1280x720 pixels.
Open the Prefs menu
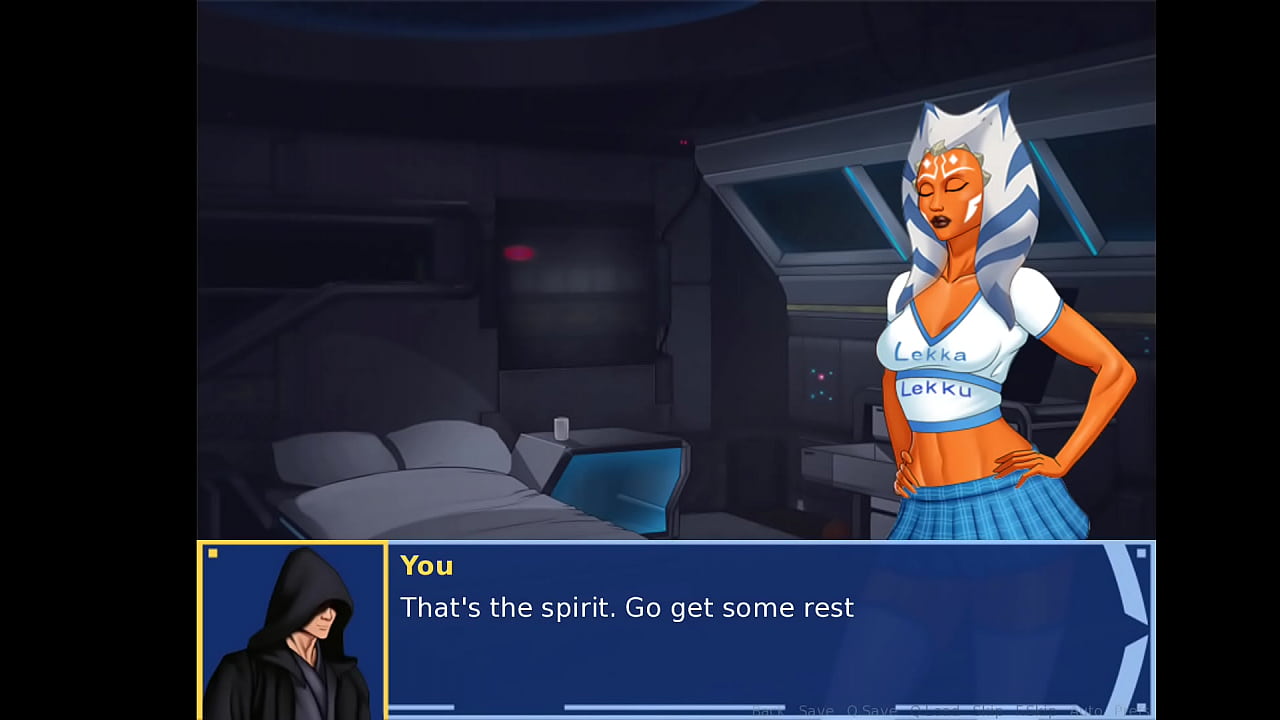point(1130,711)
